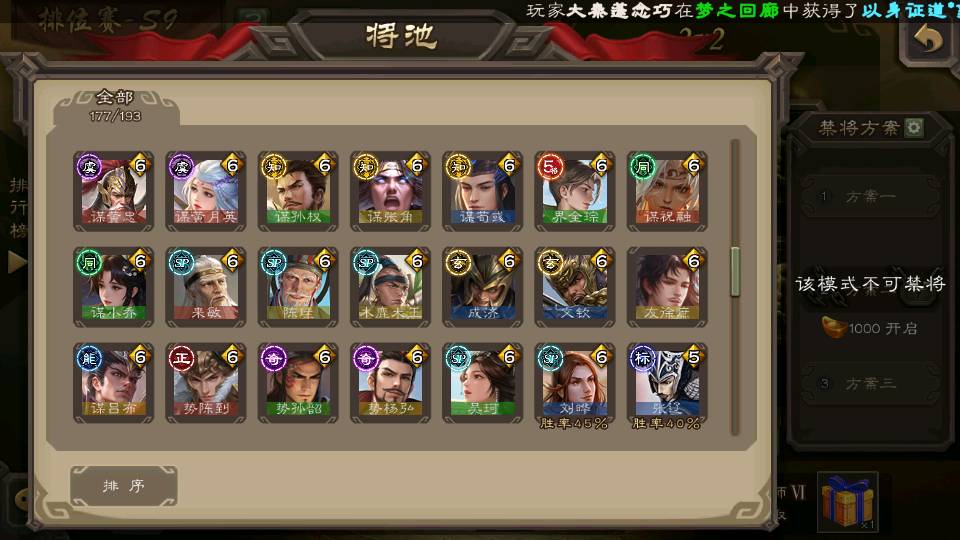Pick the 界全琮 general card

pyautogui.click(x=574, y=190)
